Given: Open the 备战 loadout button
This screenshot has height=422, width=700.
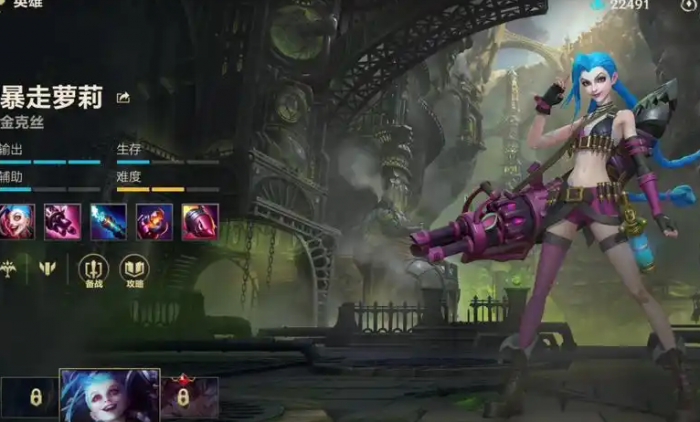Looking at the screenshot, I should click(93, 269).
